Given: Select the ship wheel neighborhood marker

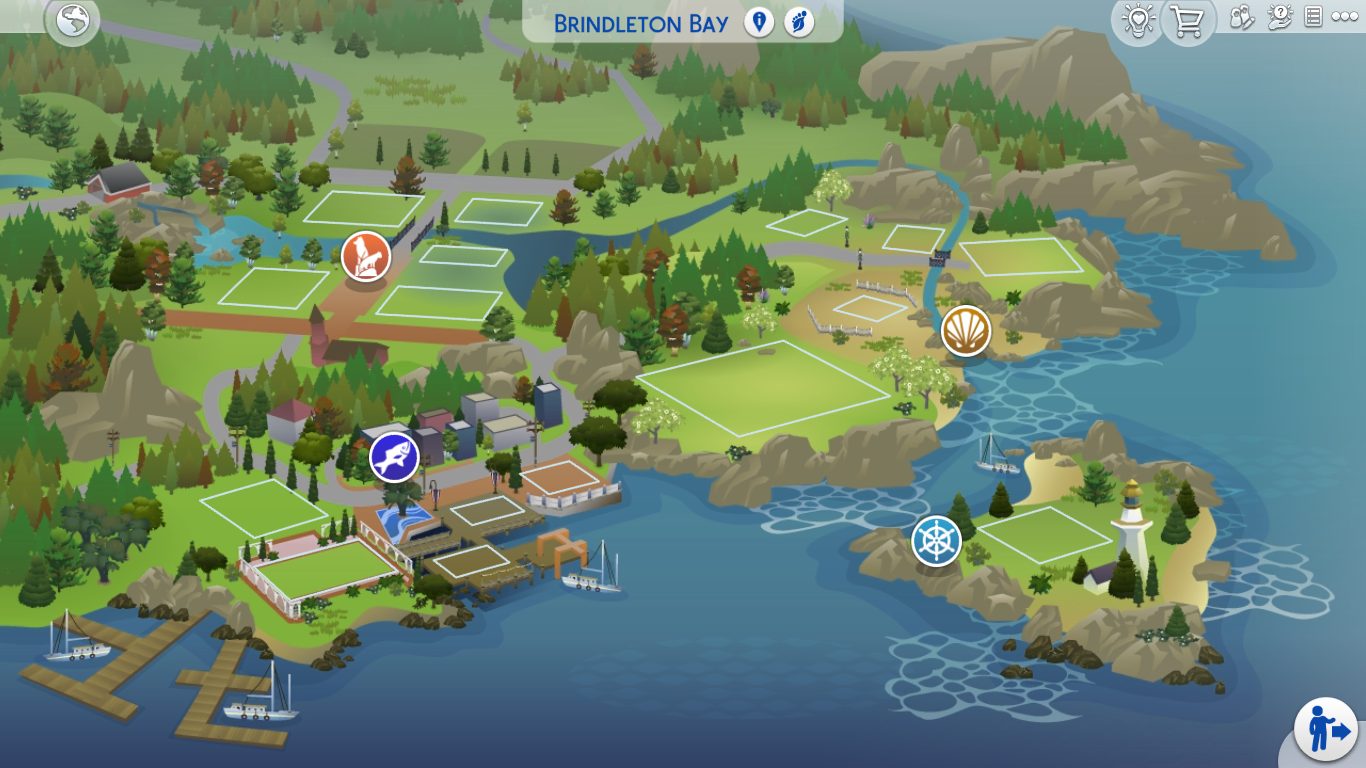Looking at the screenshot, I should coord(936,541).
